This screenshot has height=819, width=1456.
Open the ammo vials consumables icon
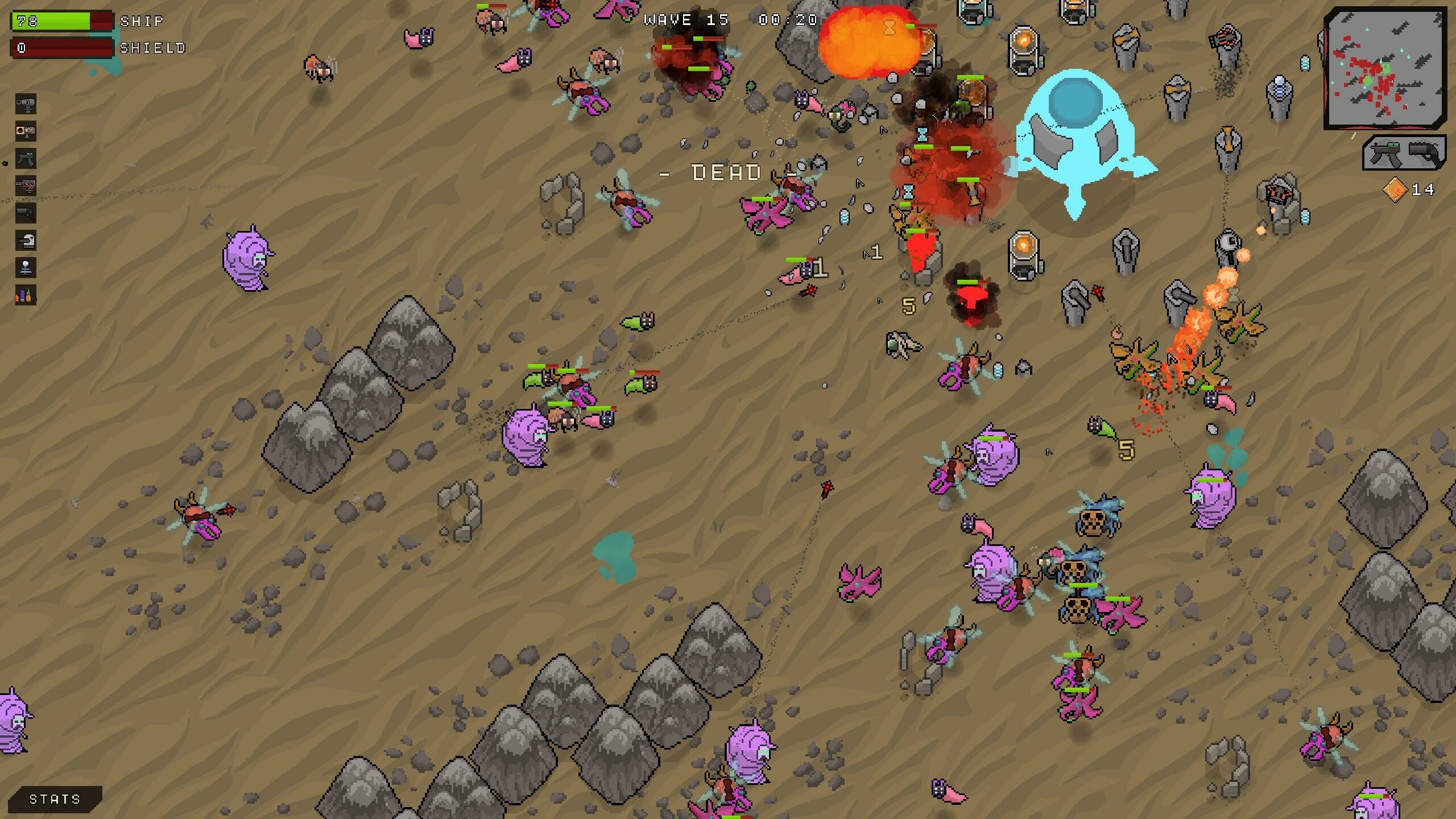25,294
